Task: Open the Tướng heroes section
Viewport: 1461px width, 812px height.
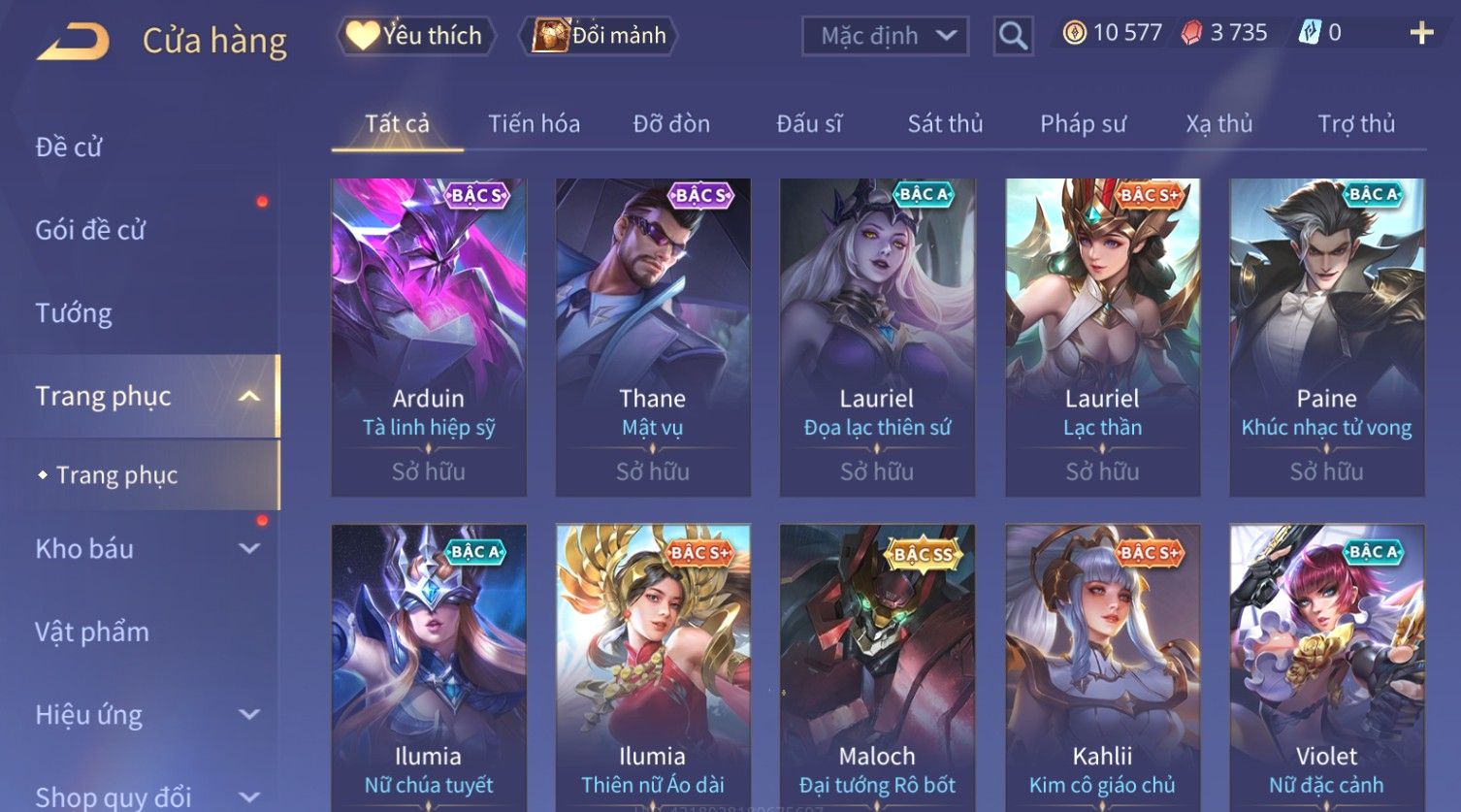Action: click(x=74, y=313)
